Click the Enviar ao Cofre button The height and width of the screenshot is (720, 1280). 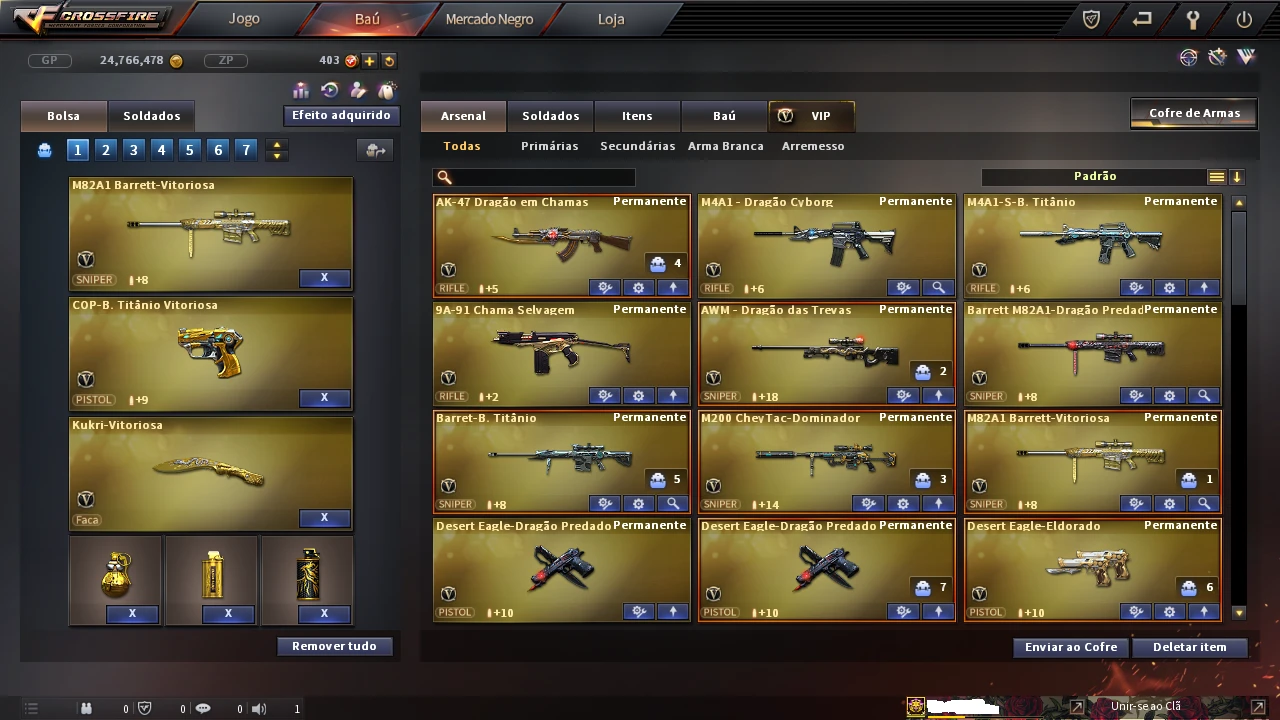click(1069, 647)
